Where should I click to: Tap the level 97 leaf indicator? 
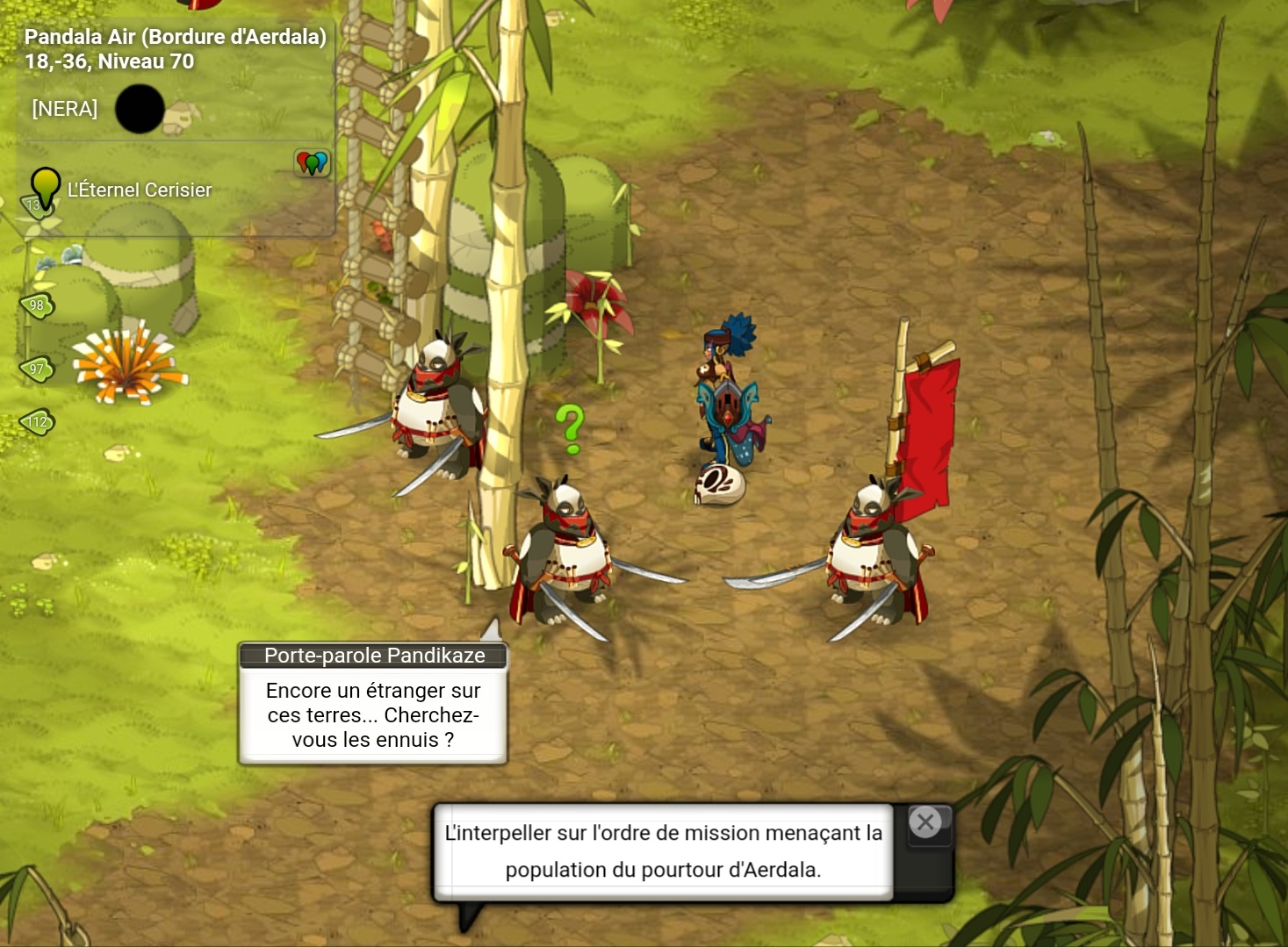(37, 369)
